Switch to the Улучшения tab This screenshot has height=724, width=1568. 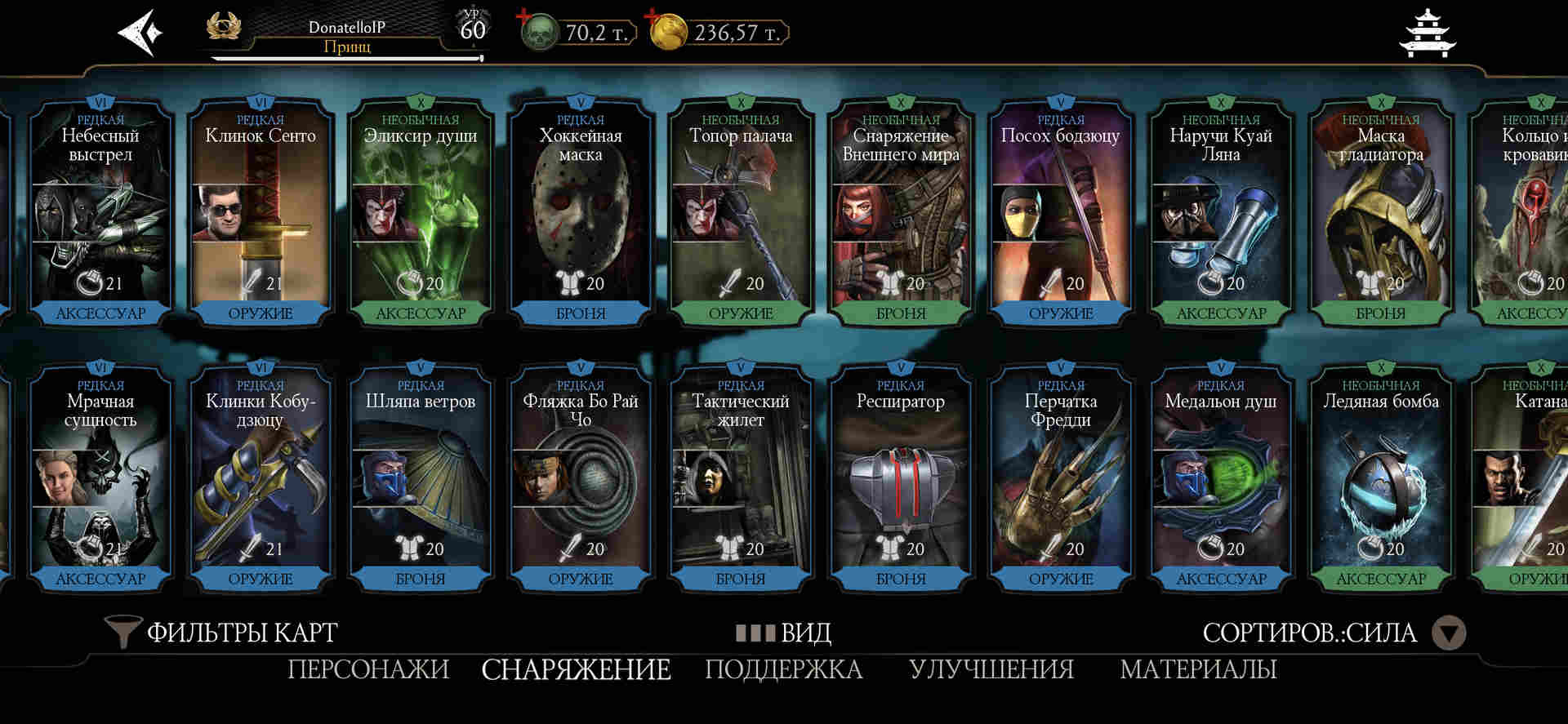[991, 669]
